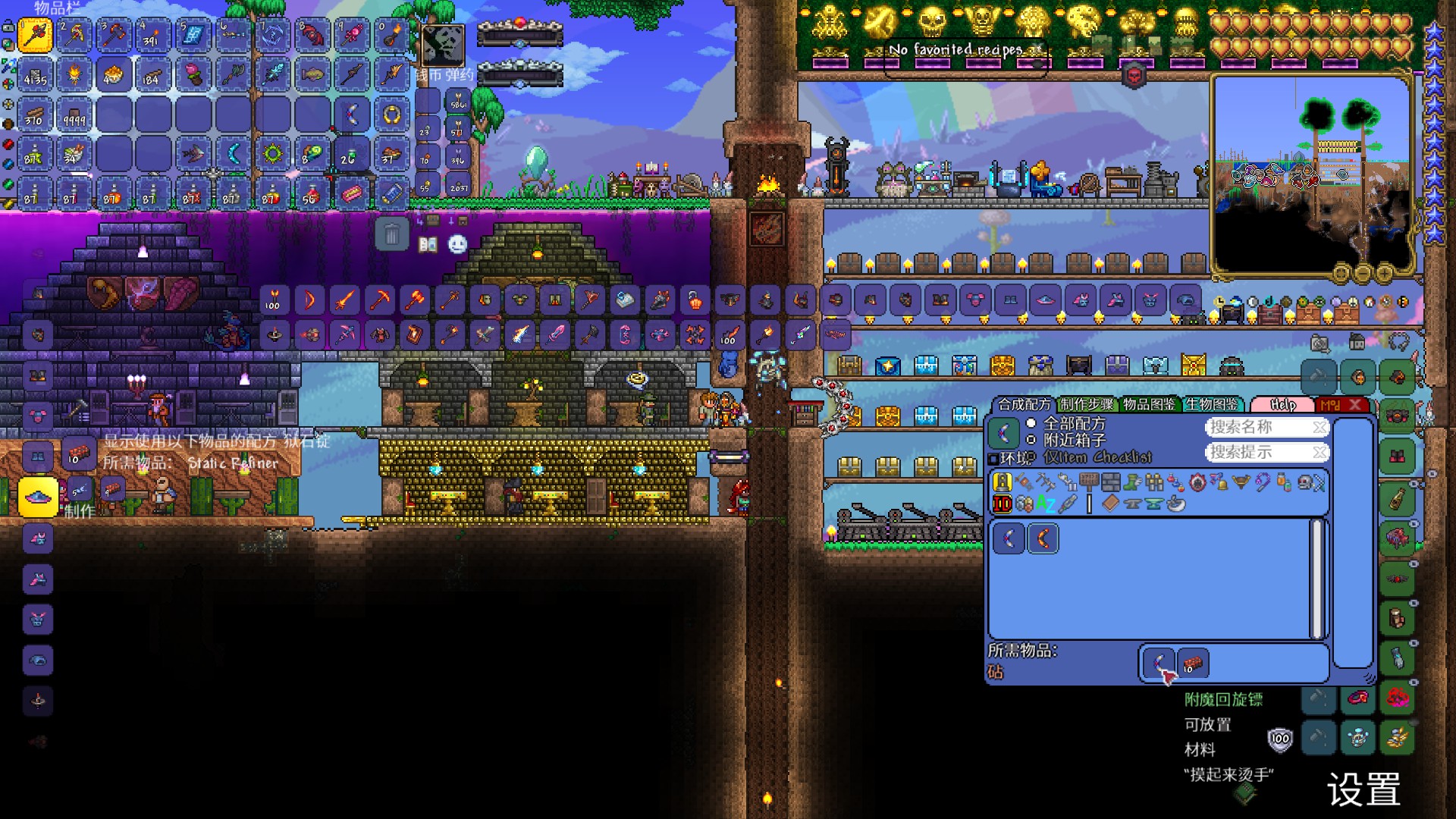Select the 附近箱子 nearby chests option
The height and width of the screenshot is (819, 1456).
click(x=1031, y=440)
